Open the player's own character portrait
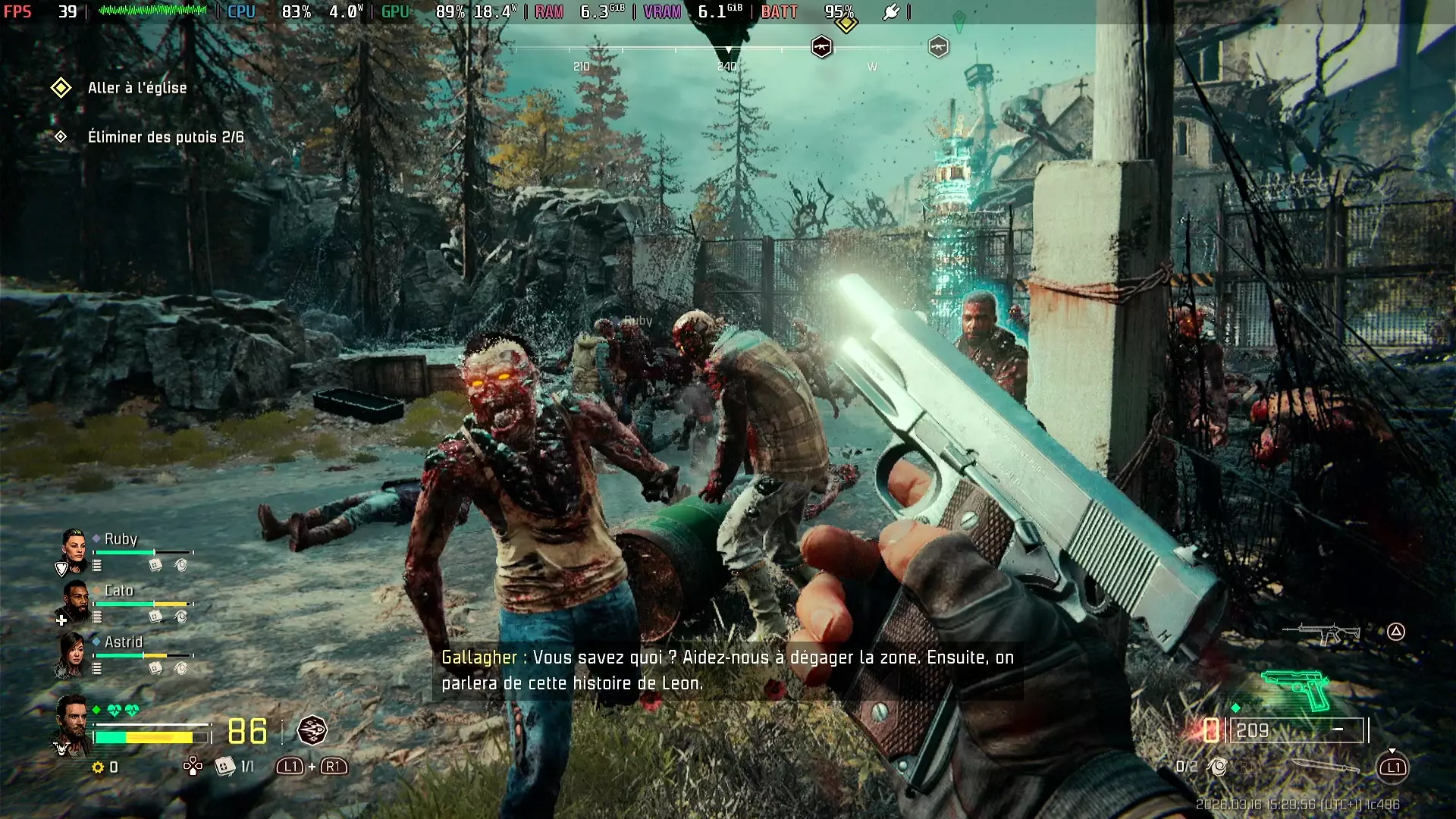The width and height of the screenshot is (1456, 819). (72, 722)
